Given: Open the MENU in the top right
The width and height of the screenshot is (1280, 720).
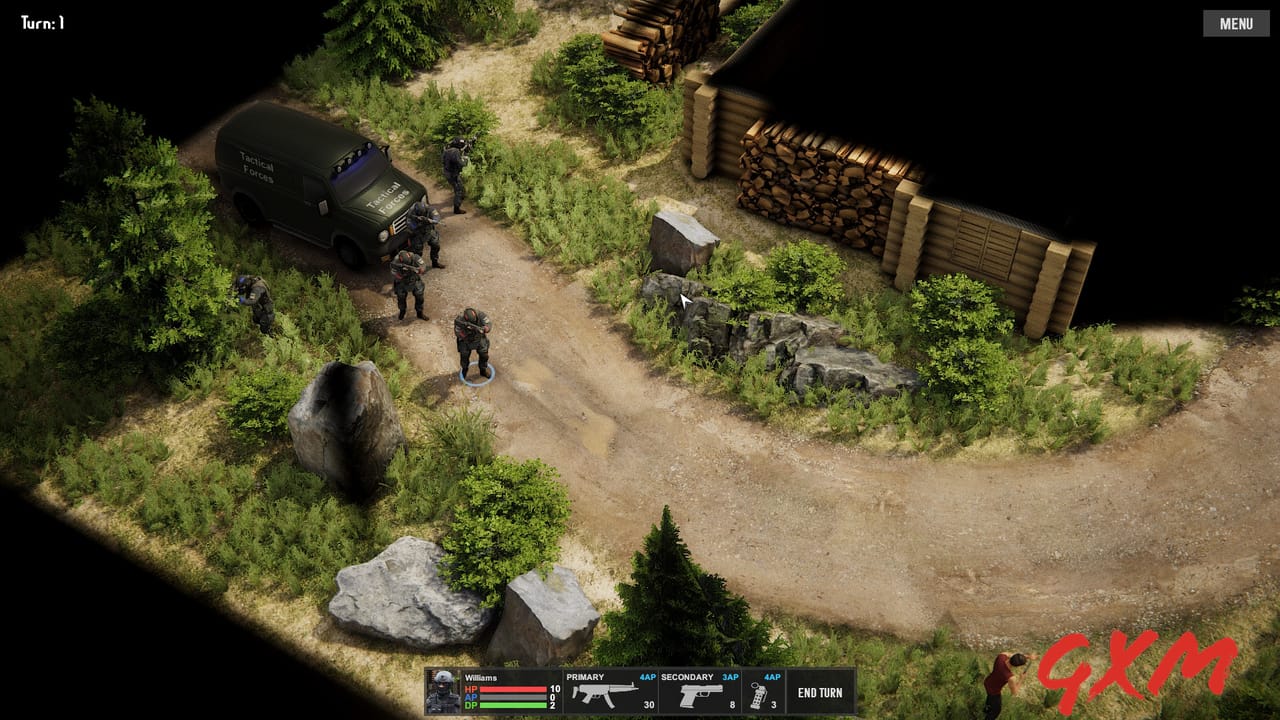Looking at the screenshot, I should tap(1235, 23).
